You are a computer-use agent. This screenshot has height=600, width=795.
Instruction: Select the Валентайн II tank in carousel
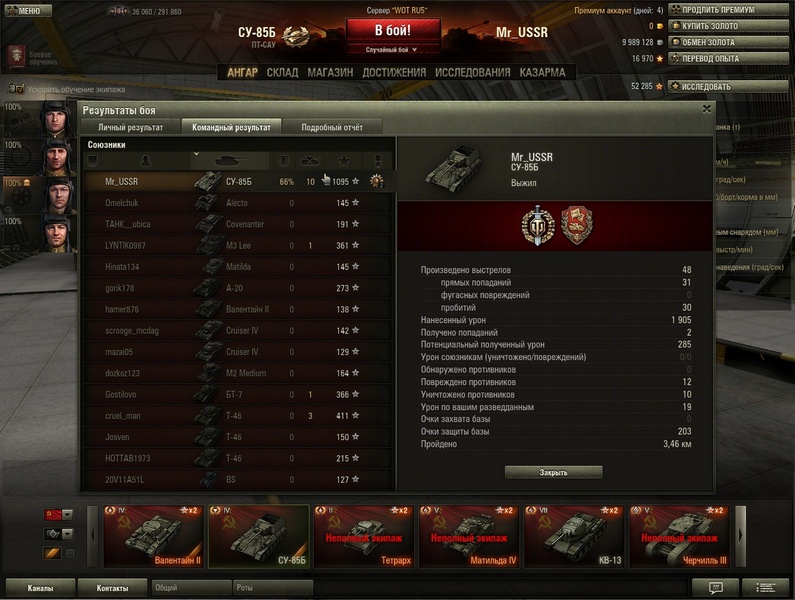(x=153, y=537)
